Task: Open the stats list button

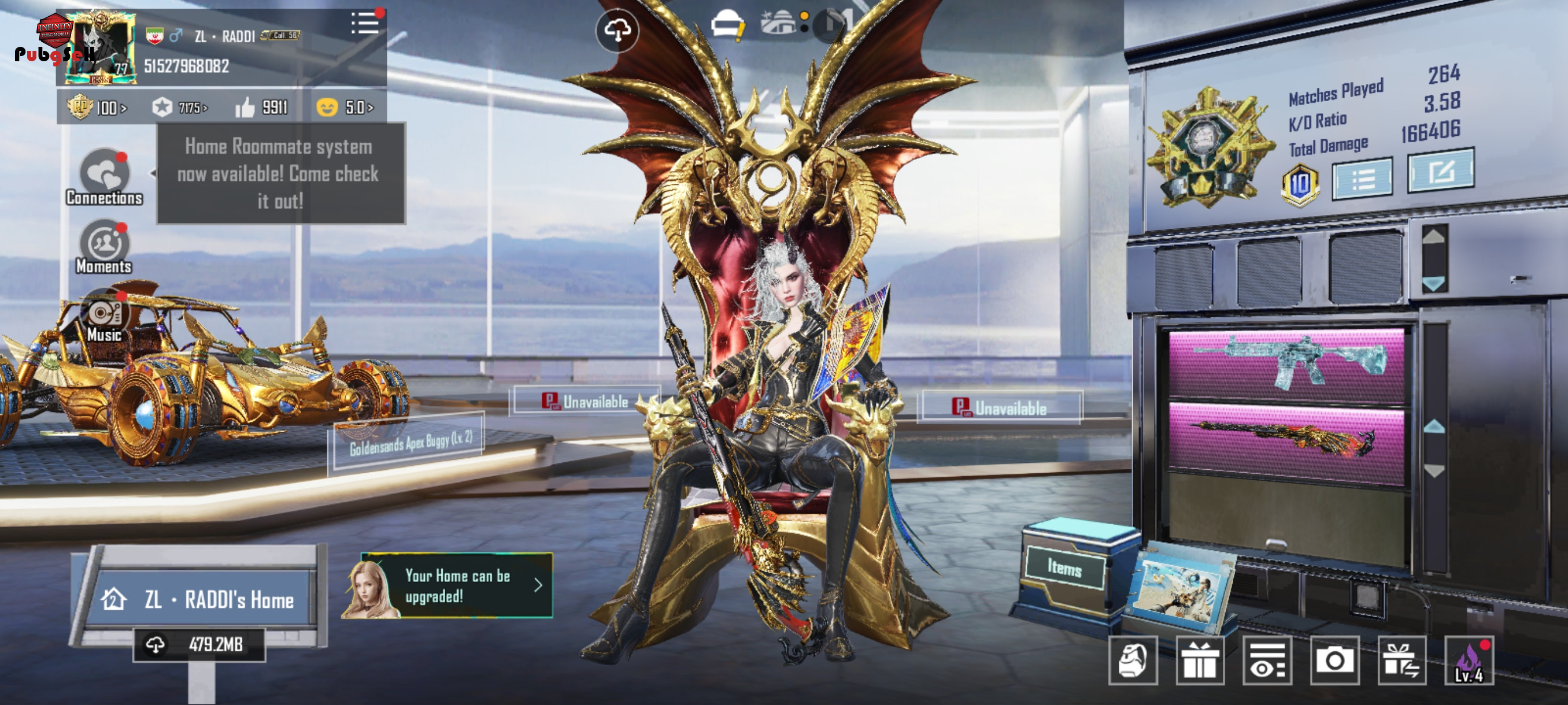Action: (x=1362, y=179)
